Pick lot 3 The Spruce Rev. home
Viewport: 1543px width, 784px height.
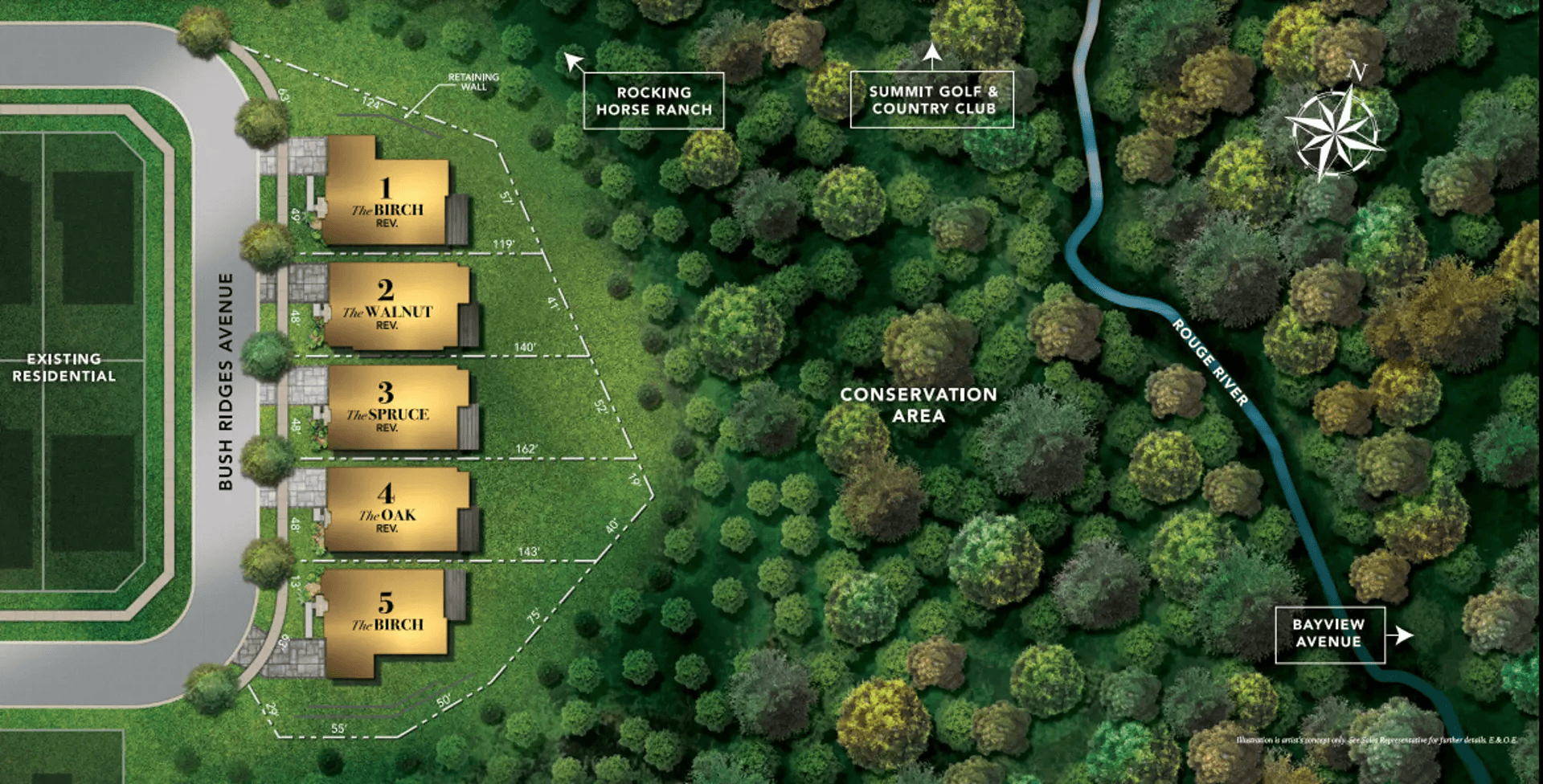389,408
